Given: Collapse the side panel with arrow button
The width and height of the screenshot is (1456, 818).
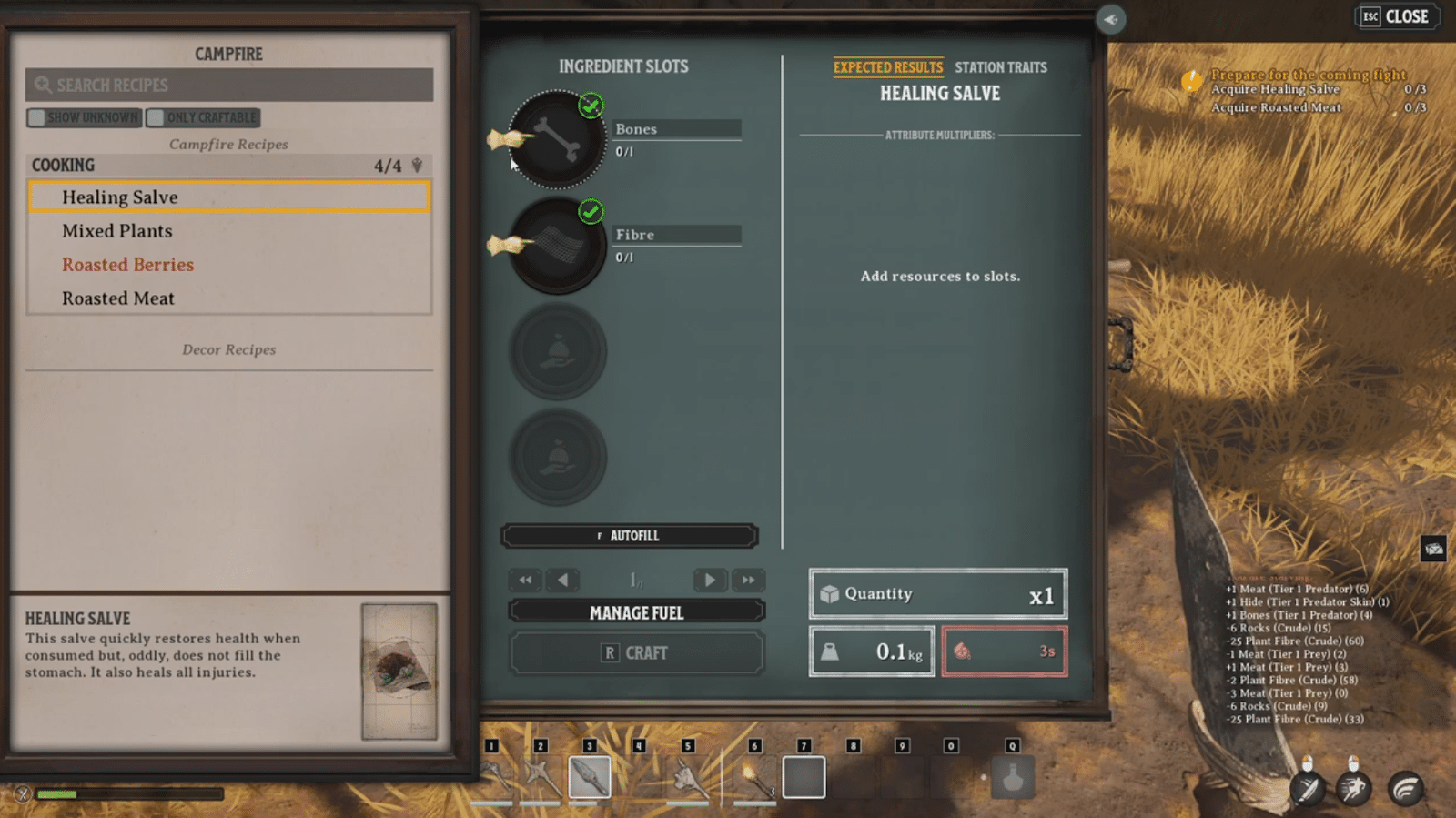Looking at the screenshot, I should tap(1110, 19).
